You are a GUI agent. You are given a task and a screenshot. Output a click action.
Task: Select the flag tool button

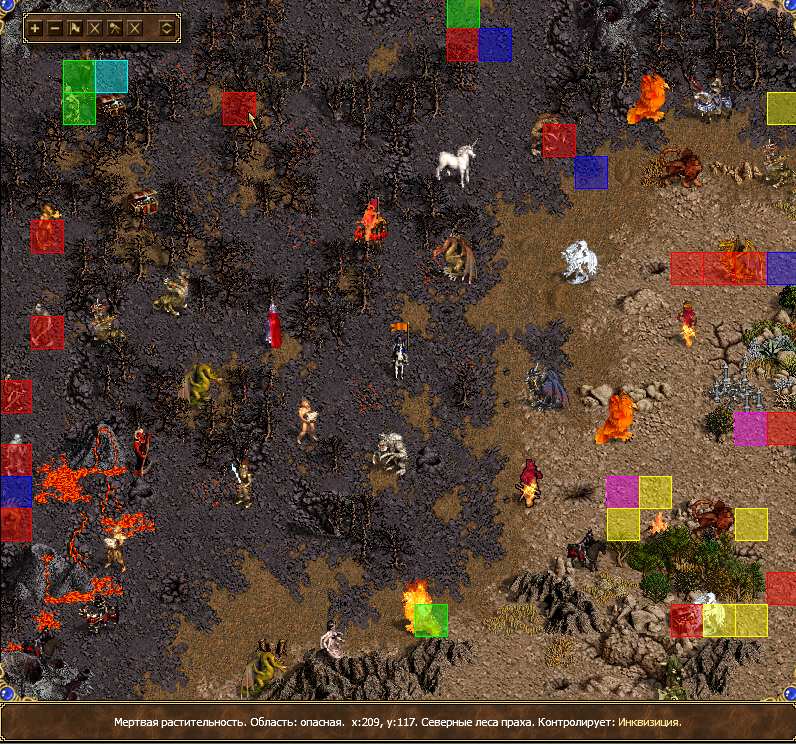[75, 28]
